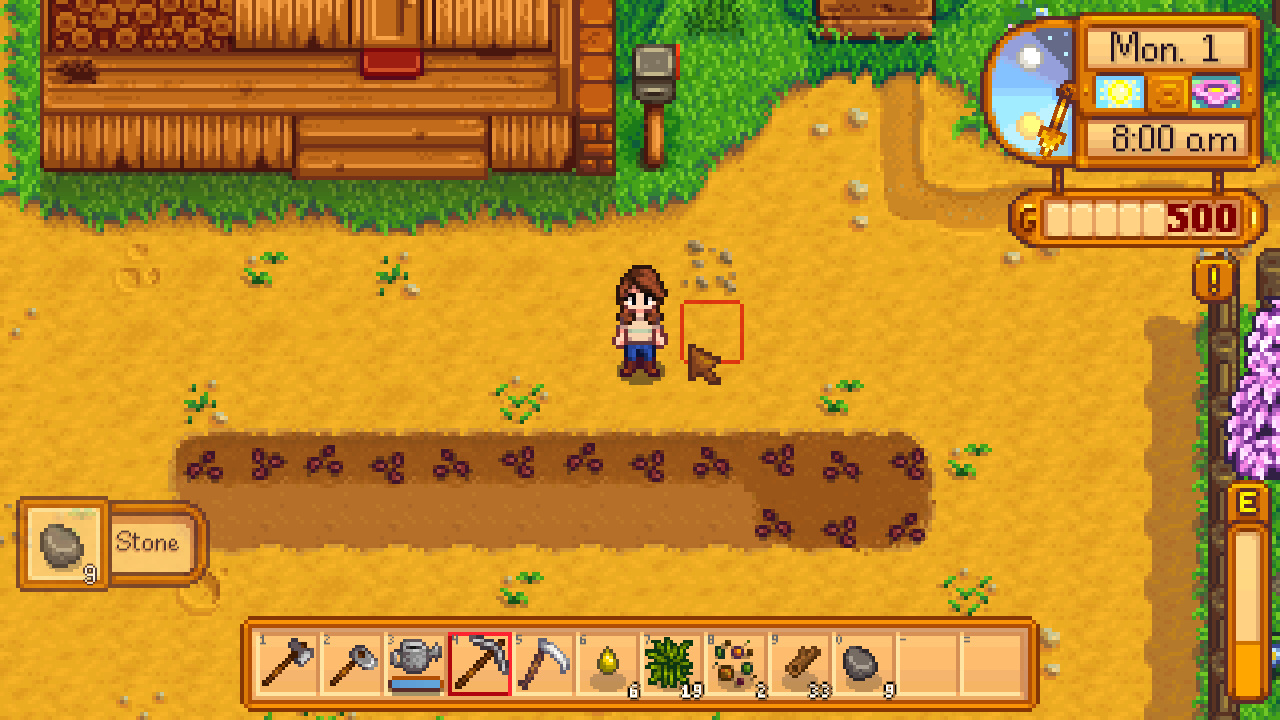
Task: Select the scythe in slot 5
Action: coord(542,665)
